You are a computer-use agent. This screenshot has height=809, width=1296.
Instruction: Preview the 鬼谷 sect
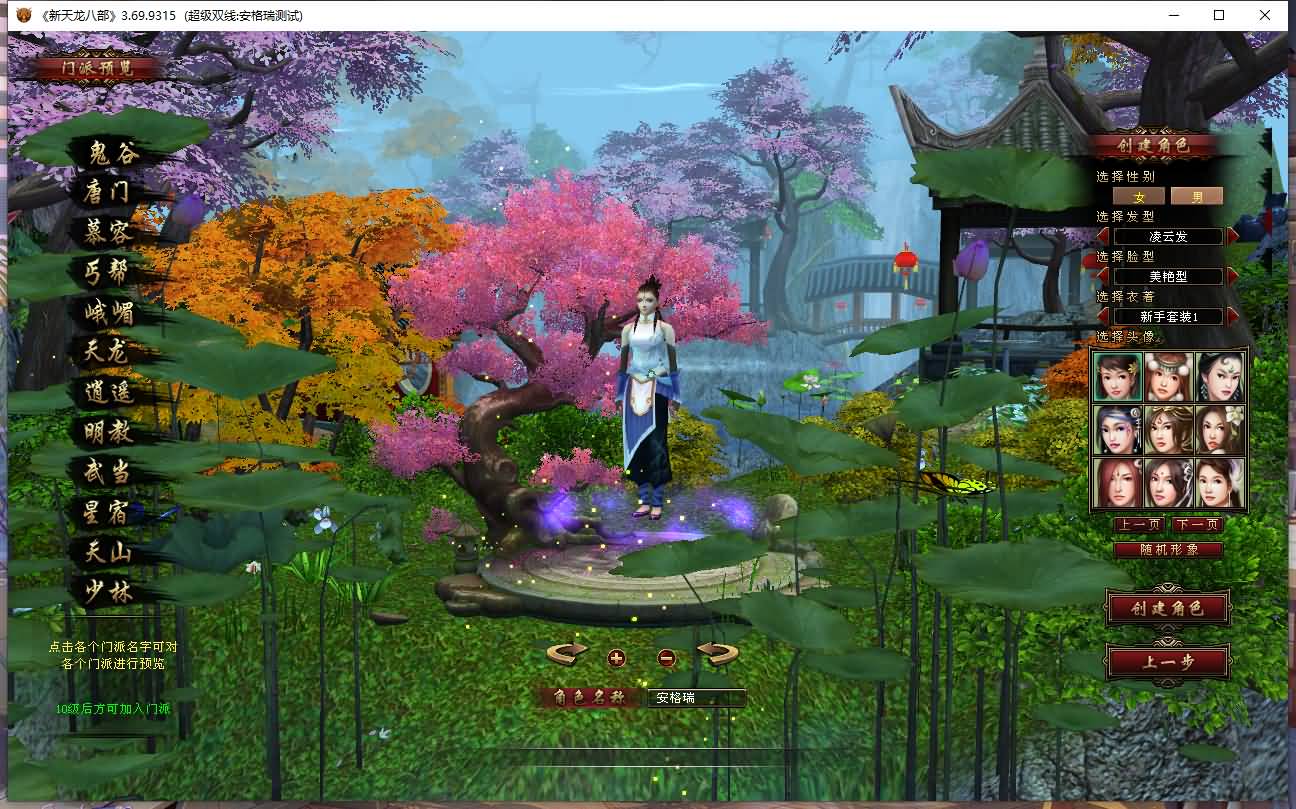click(111, 153)
